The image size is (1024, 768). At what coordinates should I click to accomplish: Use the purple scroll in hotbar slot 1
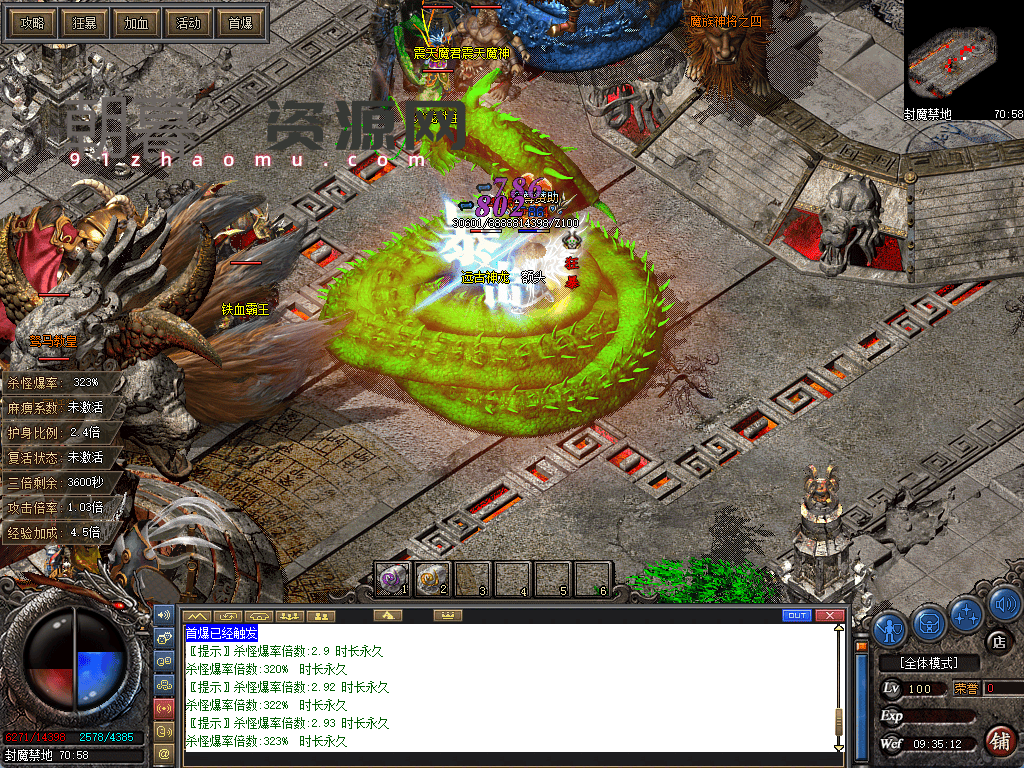(393, 579)
